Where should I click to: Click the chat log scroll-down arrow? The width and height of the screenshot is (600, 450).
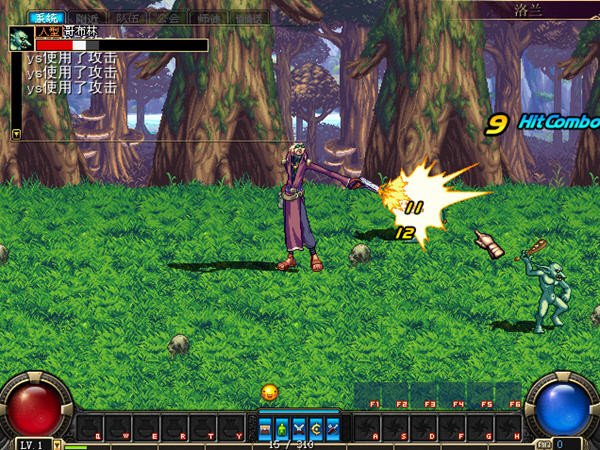coord(16,132)
